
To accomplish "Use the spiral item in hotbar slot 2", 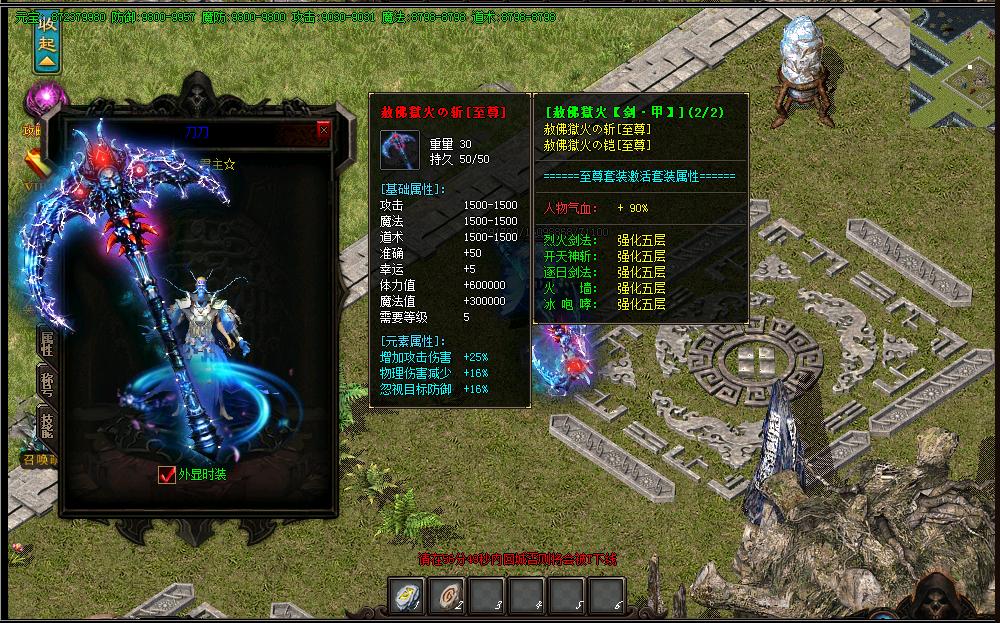I will [447, 597].
